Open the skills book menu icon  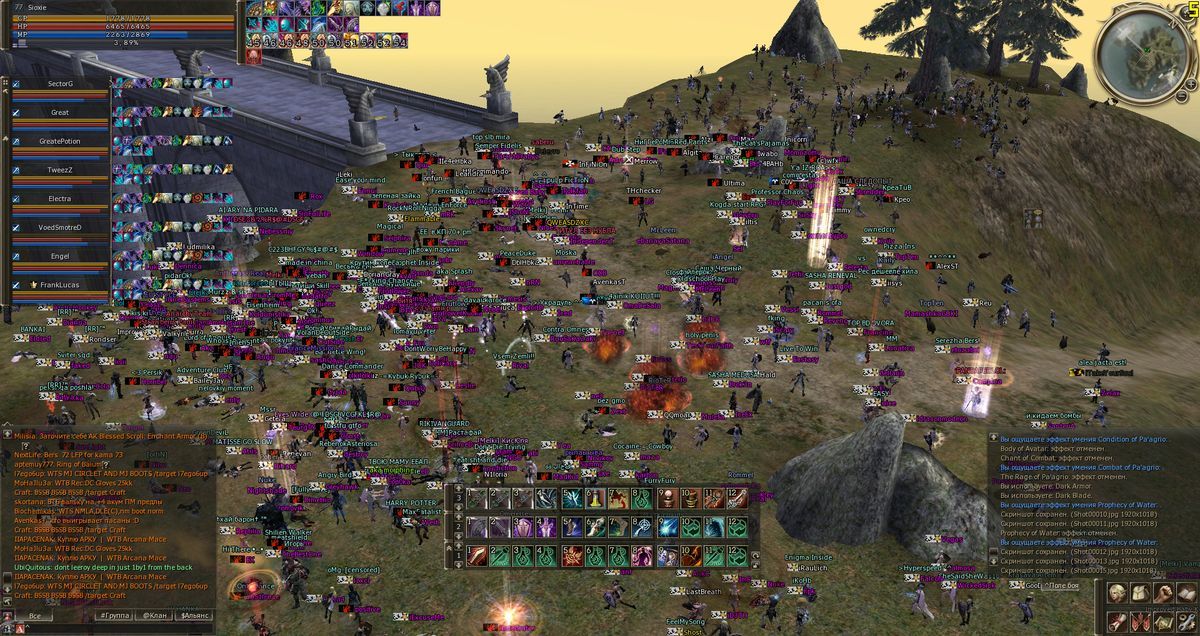click(1187, 594)
